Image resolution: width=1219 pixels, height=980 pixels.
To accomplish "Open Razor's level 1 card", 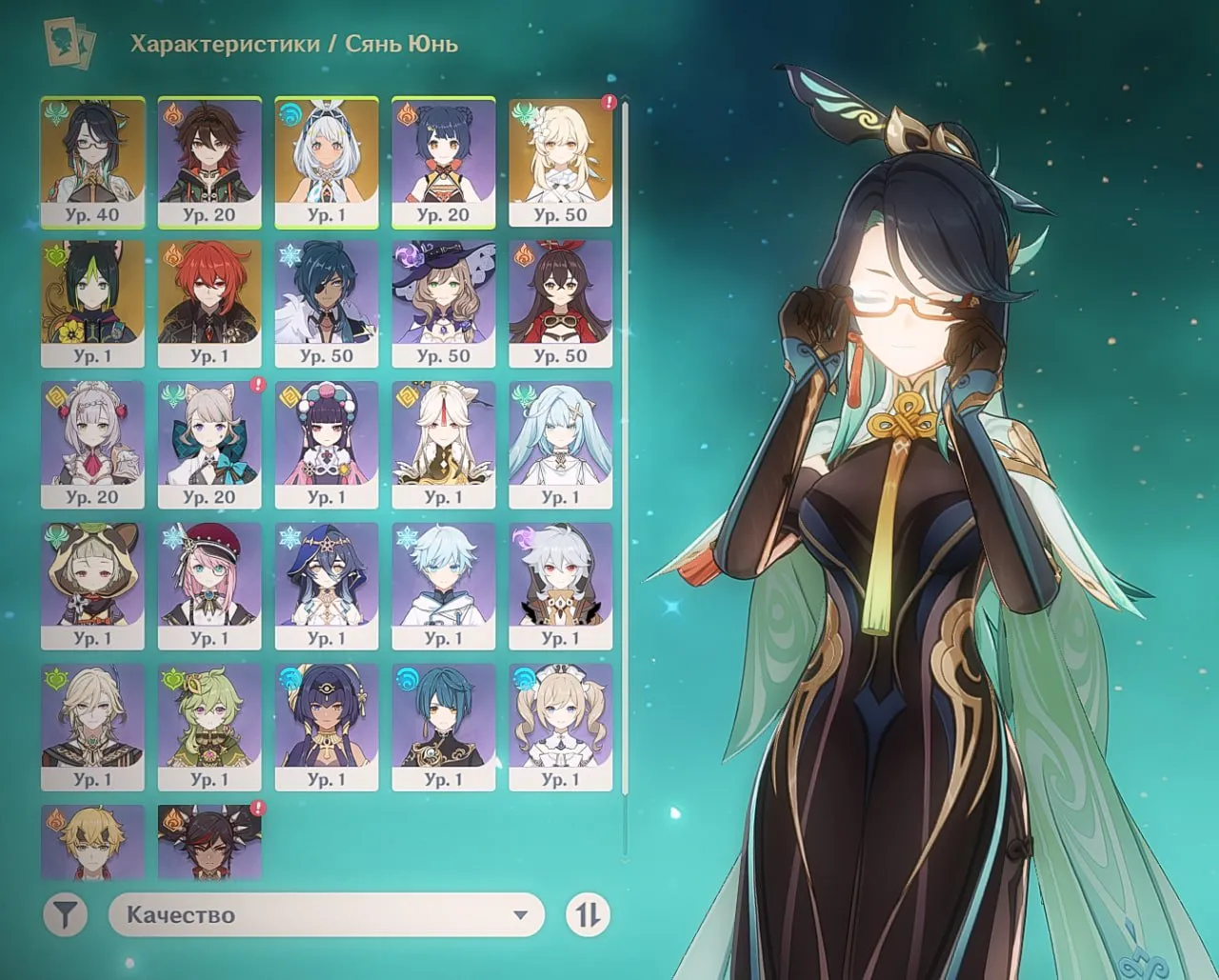I will 561,581.
